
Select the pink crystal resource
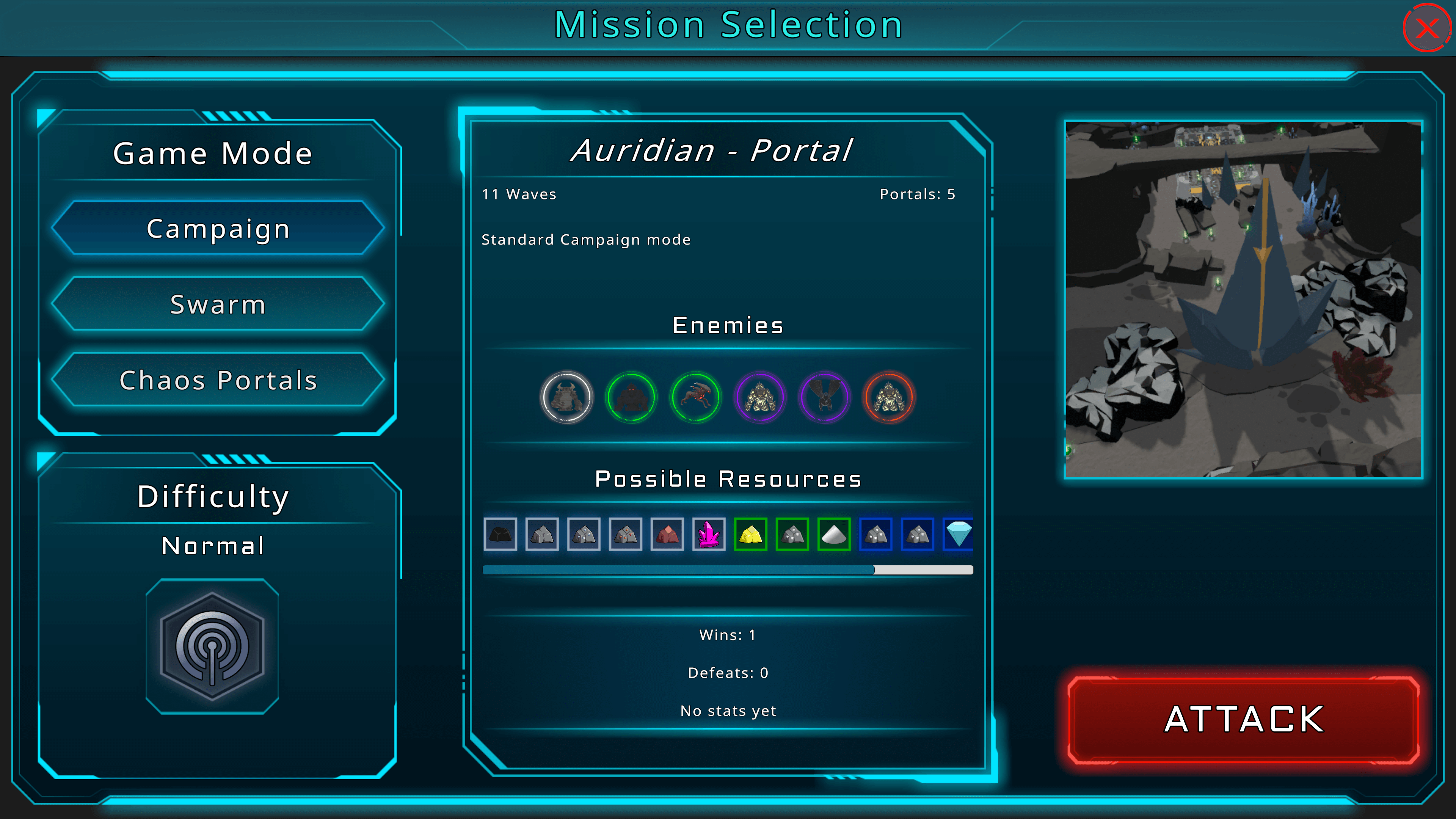click(x=709, y=534)
